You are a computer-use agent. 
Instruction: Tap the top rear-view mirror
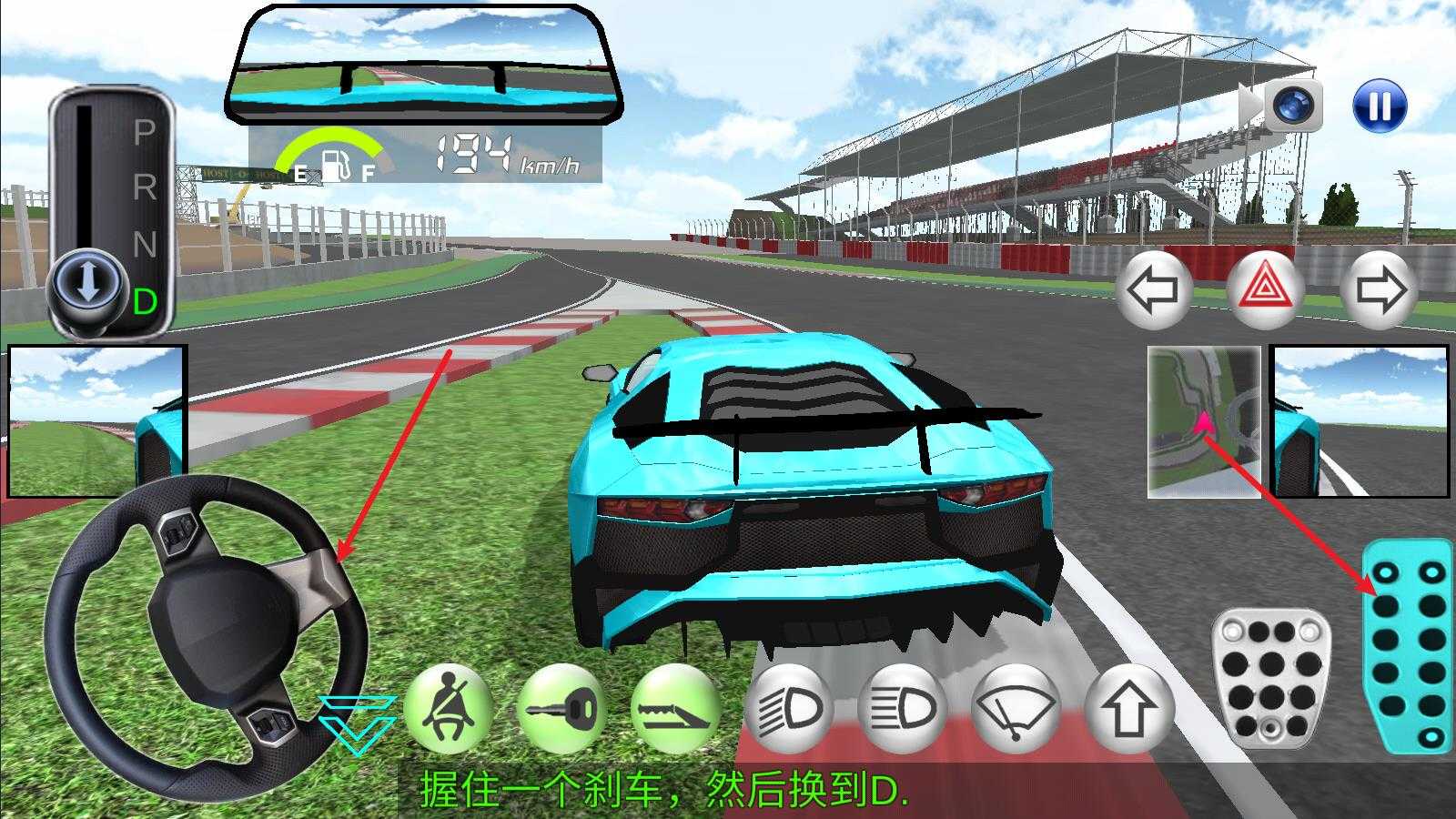click(x=424, y=64)
